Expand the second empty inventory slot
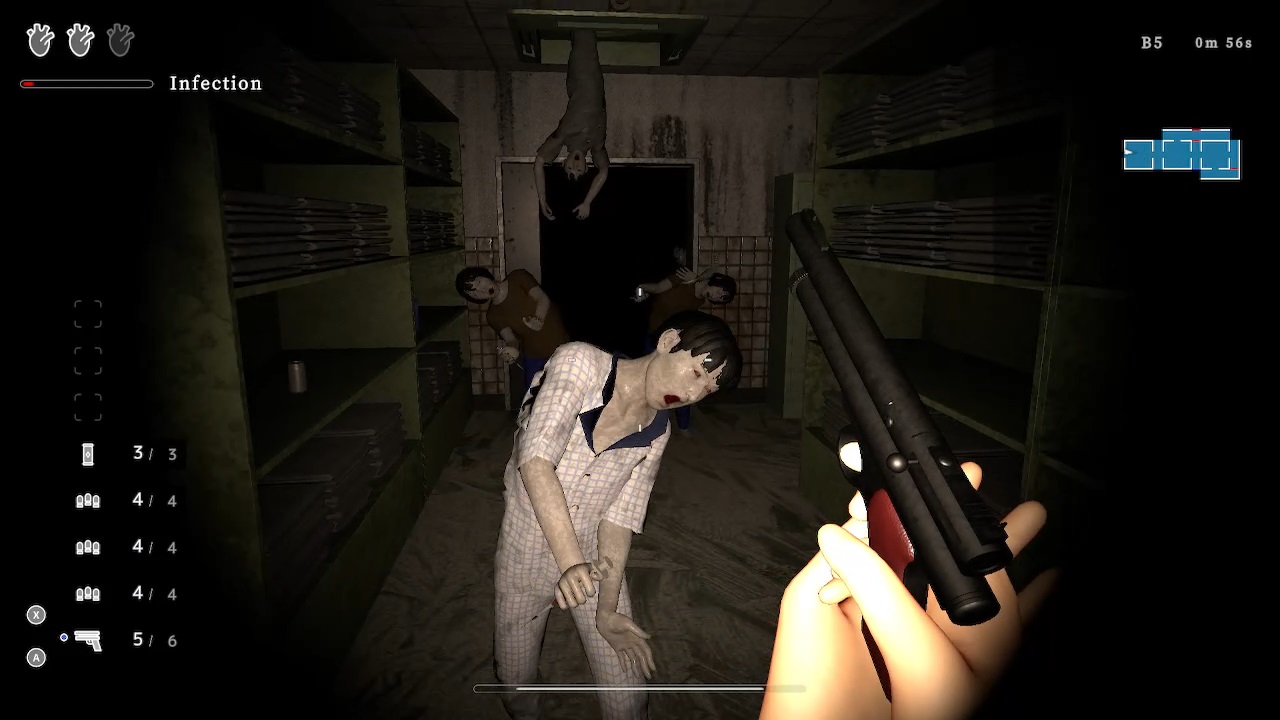 point(88,360)
